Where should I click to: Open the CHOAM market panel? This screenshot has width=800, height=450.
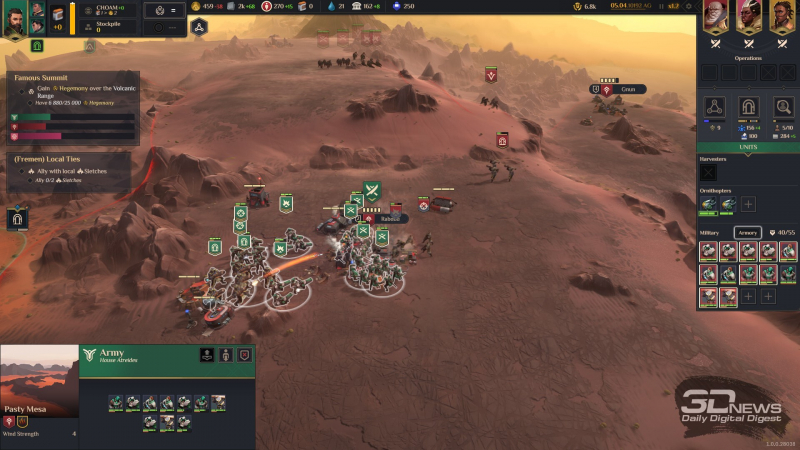(109, 9)
